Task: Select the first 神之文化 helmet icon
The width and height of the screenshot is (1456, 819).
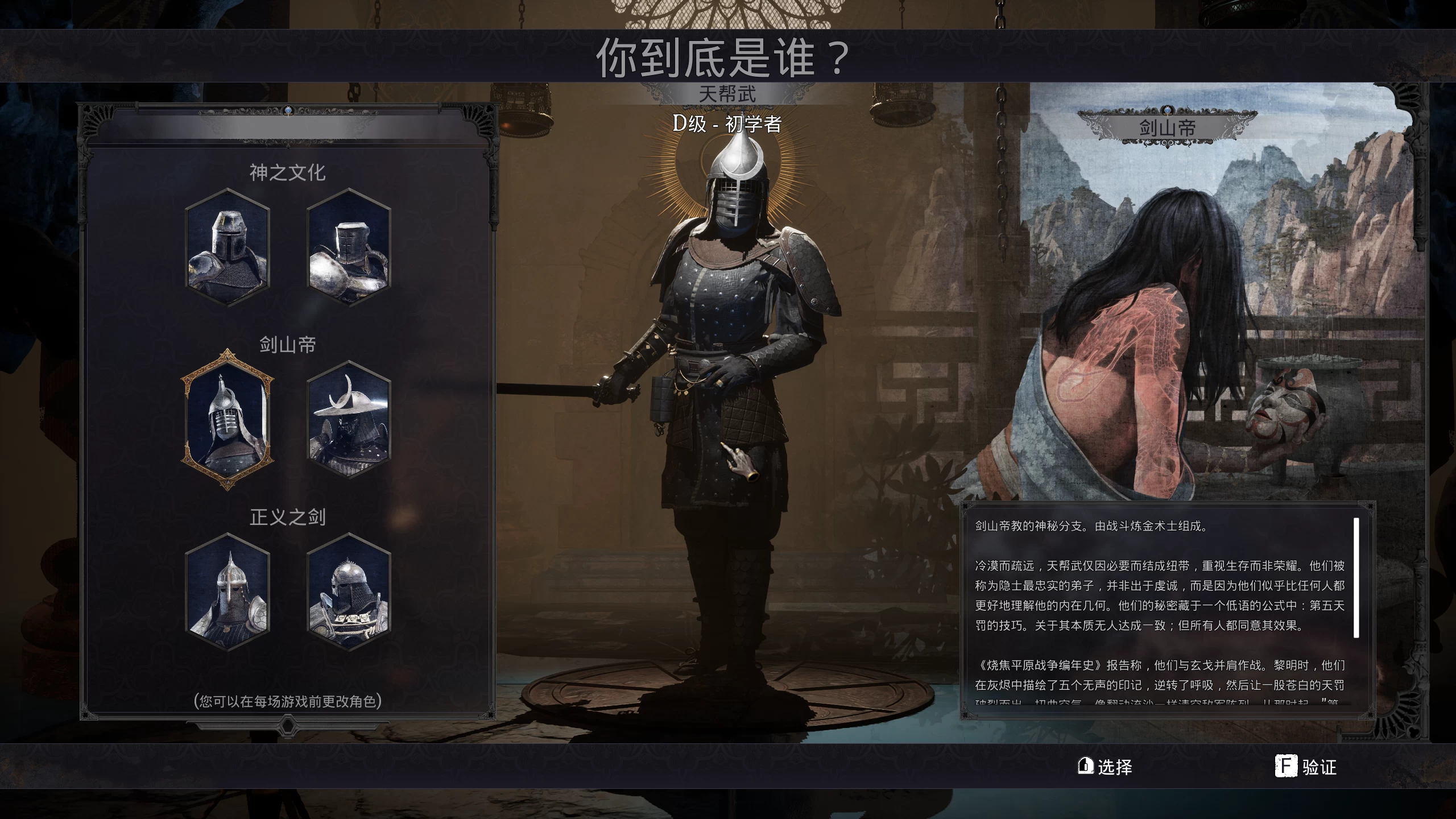Action: click(x=227, y=249)
